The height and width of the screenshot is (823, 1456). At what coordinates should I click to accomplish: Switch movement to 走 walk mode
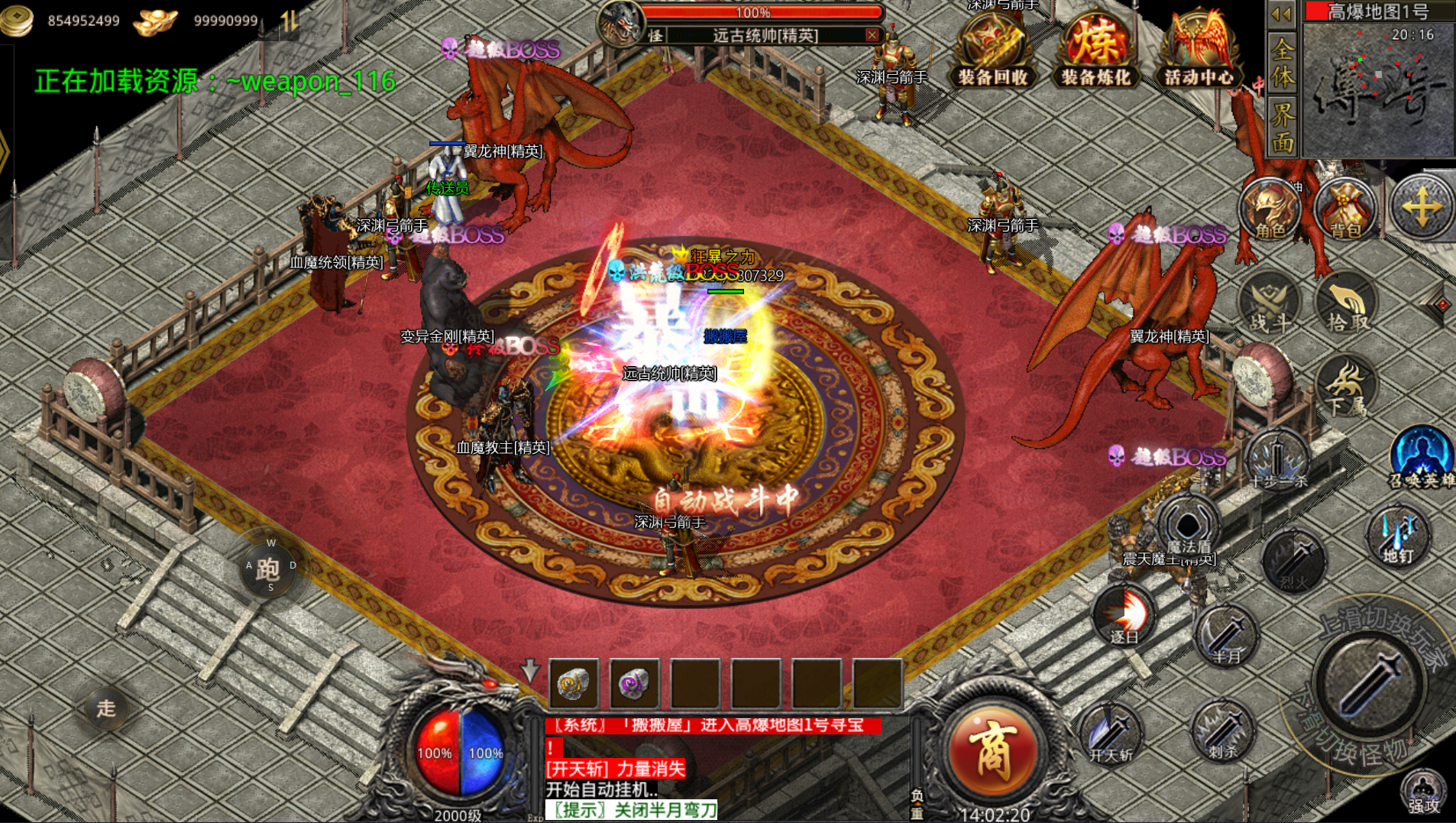105,708
